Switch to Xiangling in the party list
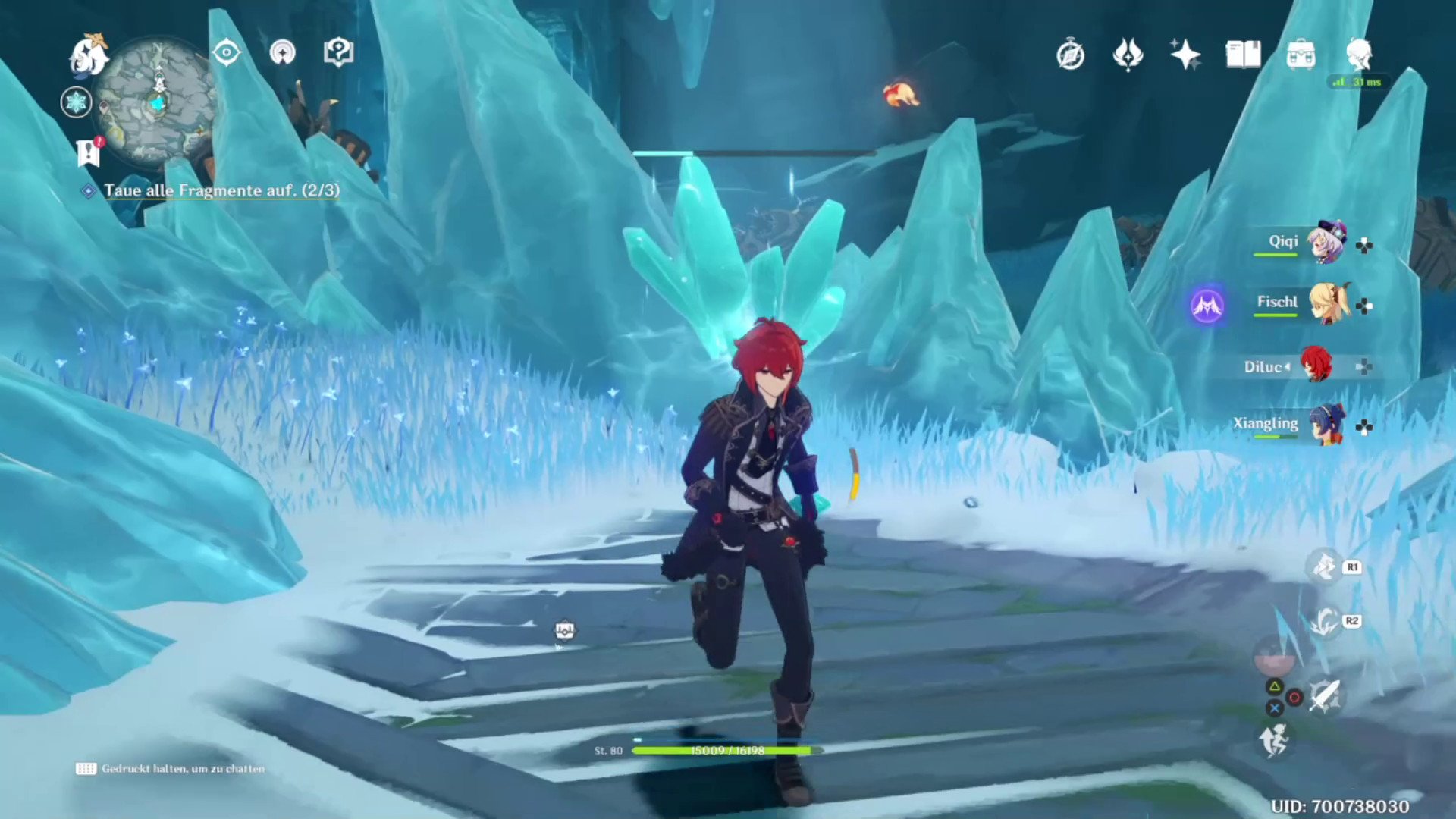This screenshot has height=819, width=1456. click(x=1326, y=425)
